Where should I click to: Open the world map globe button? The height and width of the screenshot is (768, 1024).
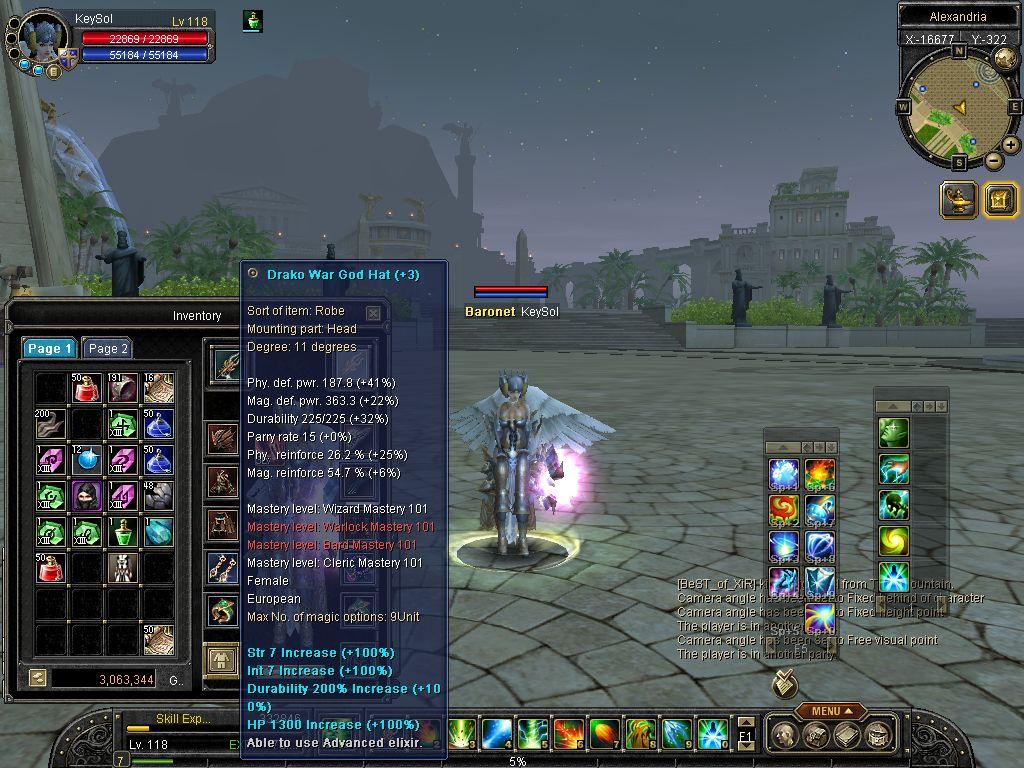point(1004,60)
